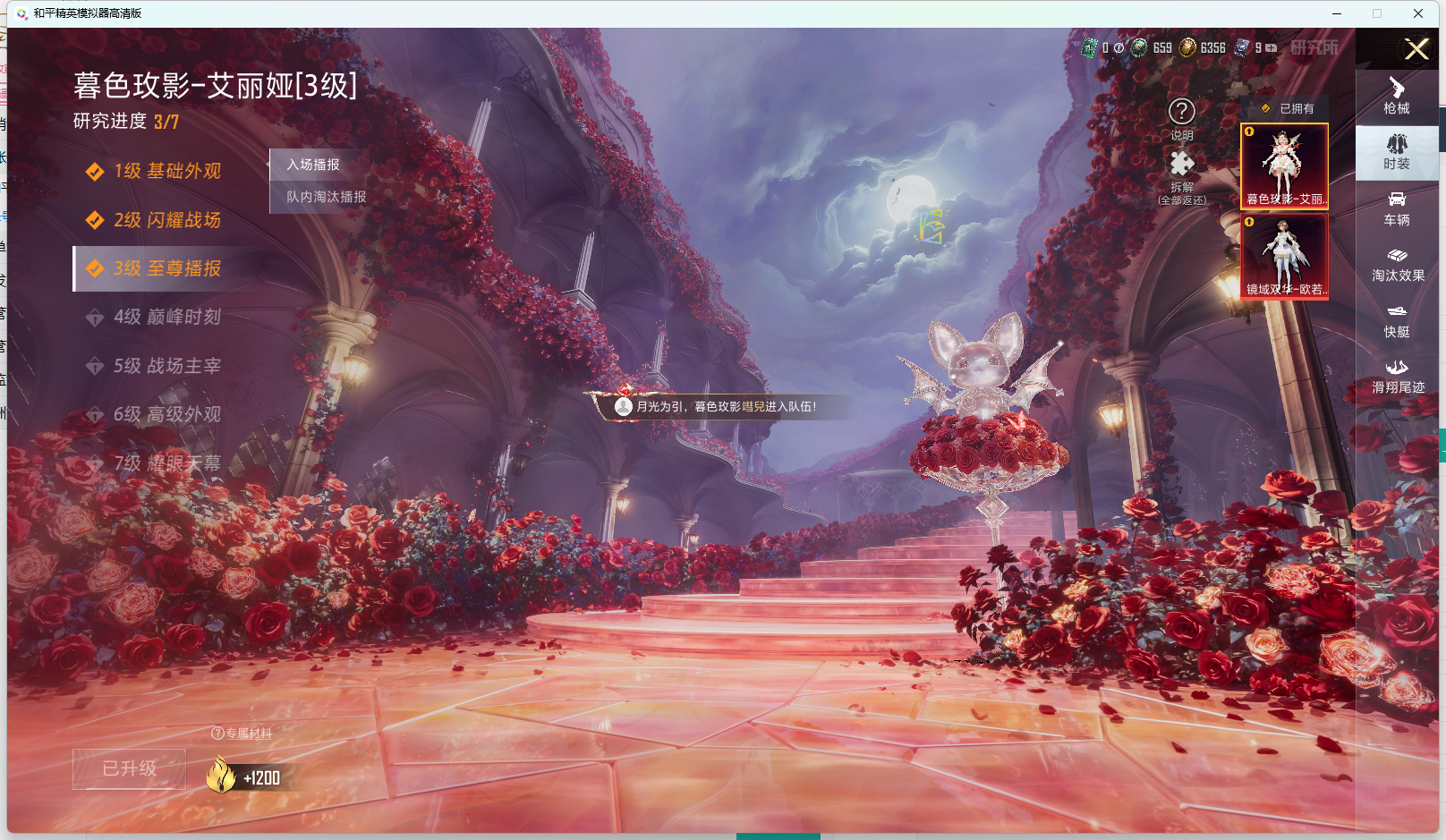Select level 2 闪耀战场 entry
1446x840 pixels.
point(166,220)
